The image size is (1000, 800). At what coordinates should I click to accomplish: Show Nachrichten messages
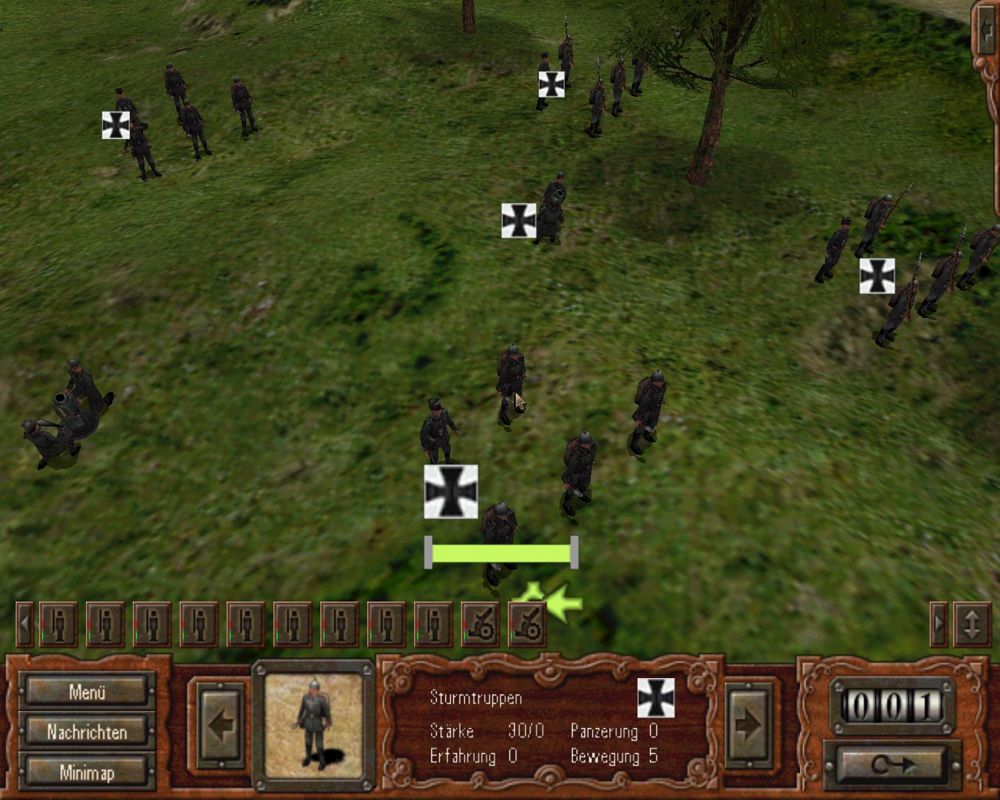88,732
